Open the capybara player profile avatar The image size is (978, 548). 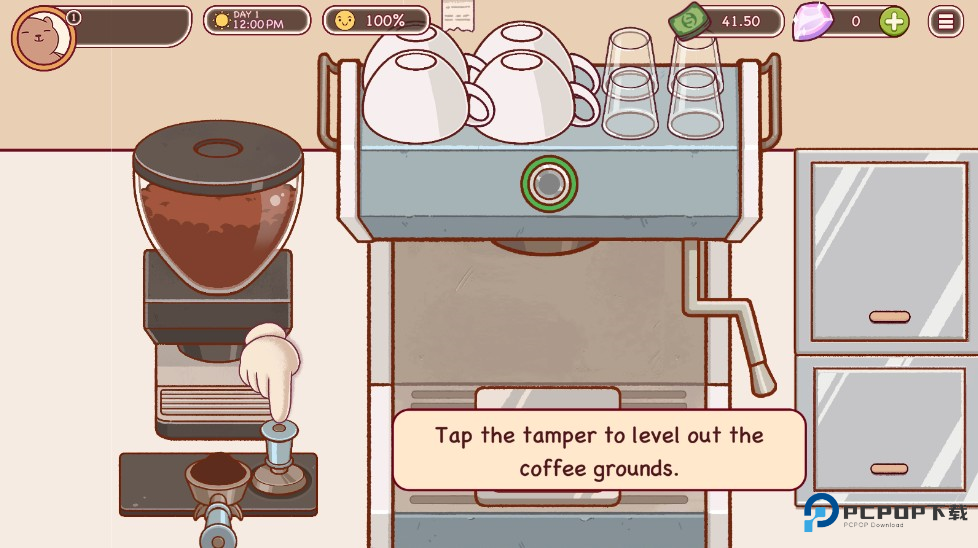tap(43, 38)
